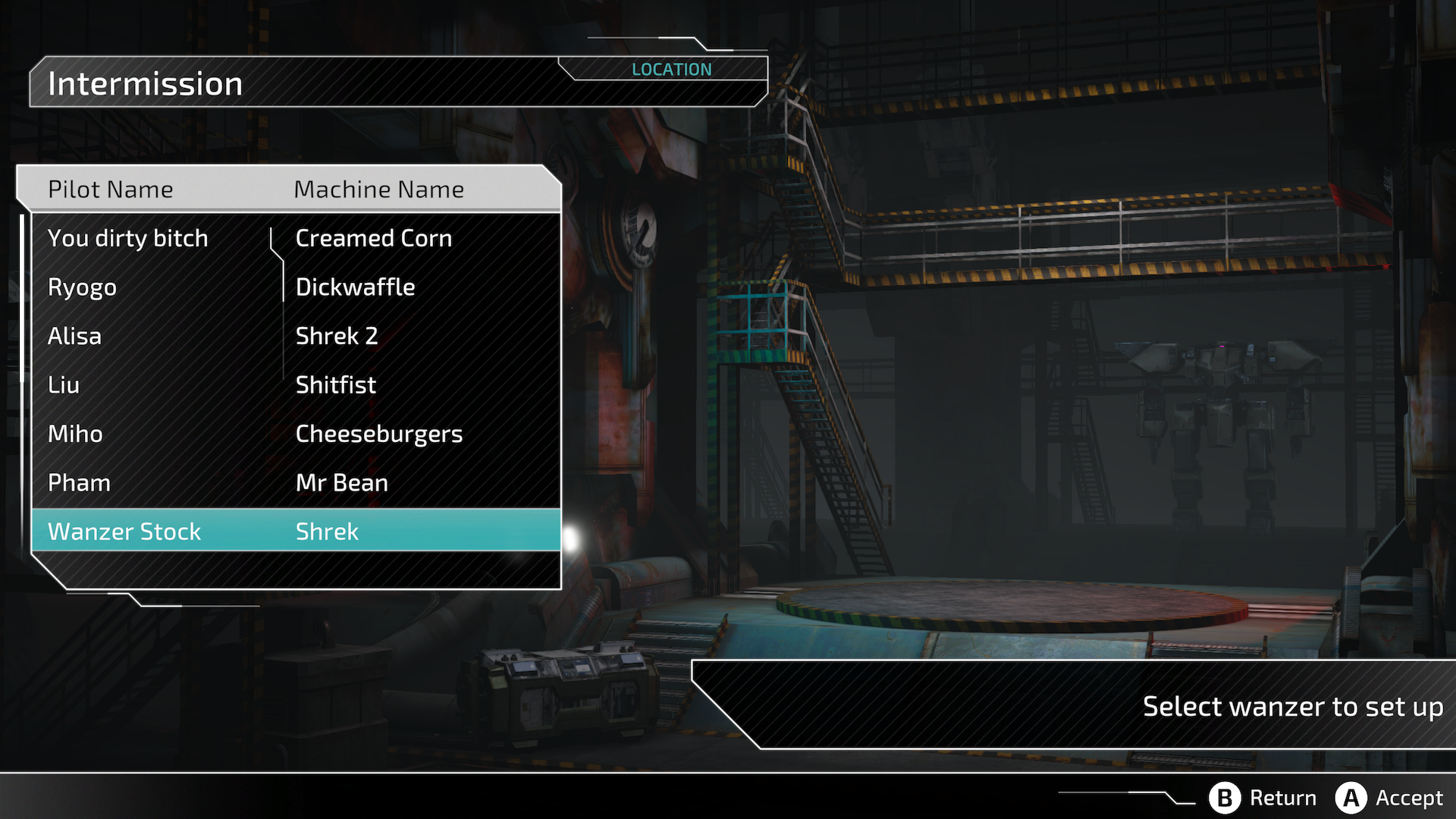Image resolution: width=1456 pixels, height=819 pixels.
Task: Pick Liu's wanzer row
Action: click(296, 385)
